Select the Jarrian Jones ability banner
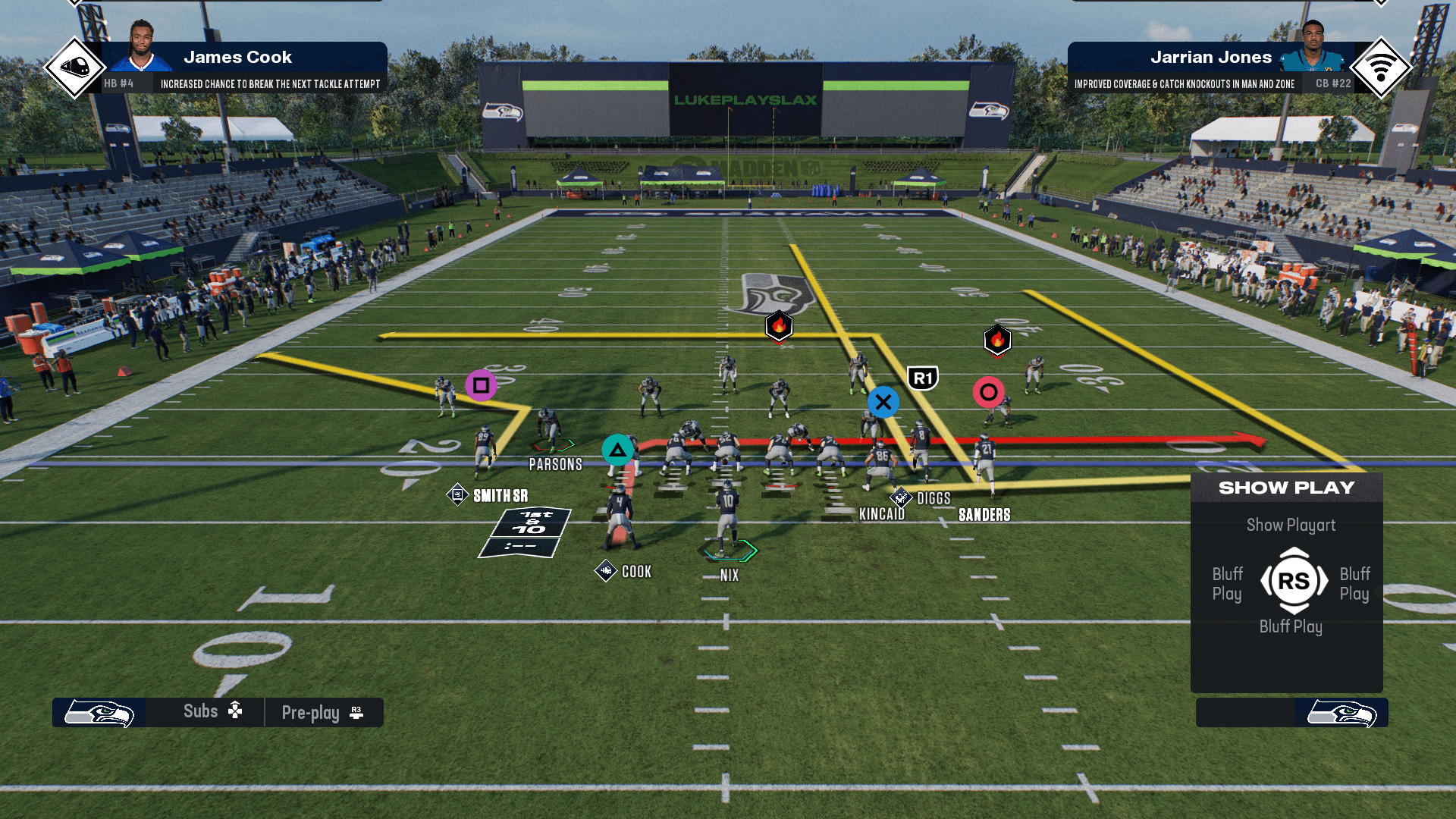1456x819 pixels. [1212, 67]
